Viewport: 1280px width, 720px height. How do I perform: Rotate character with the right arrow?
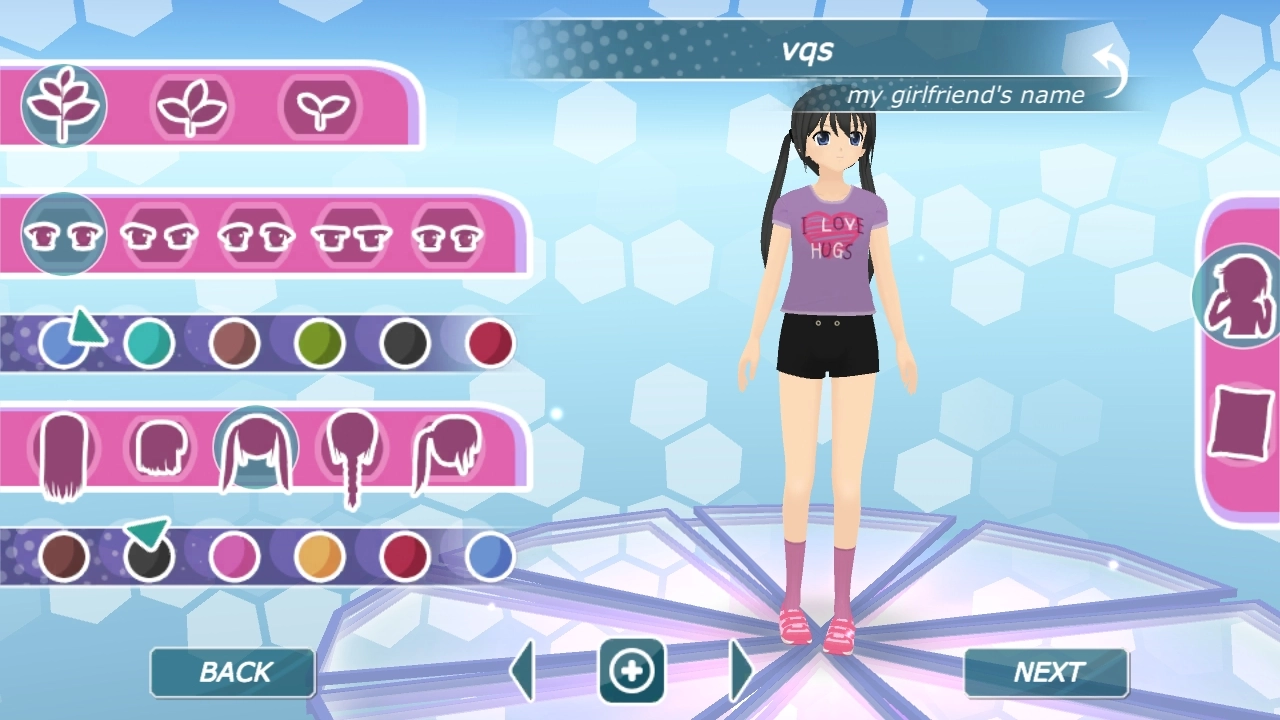(x=741, y=671)
